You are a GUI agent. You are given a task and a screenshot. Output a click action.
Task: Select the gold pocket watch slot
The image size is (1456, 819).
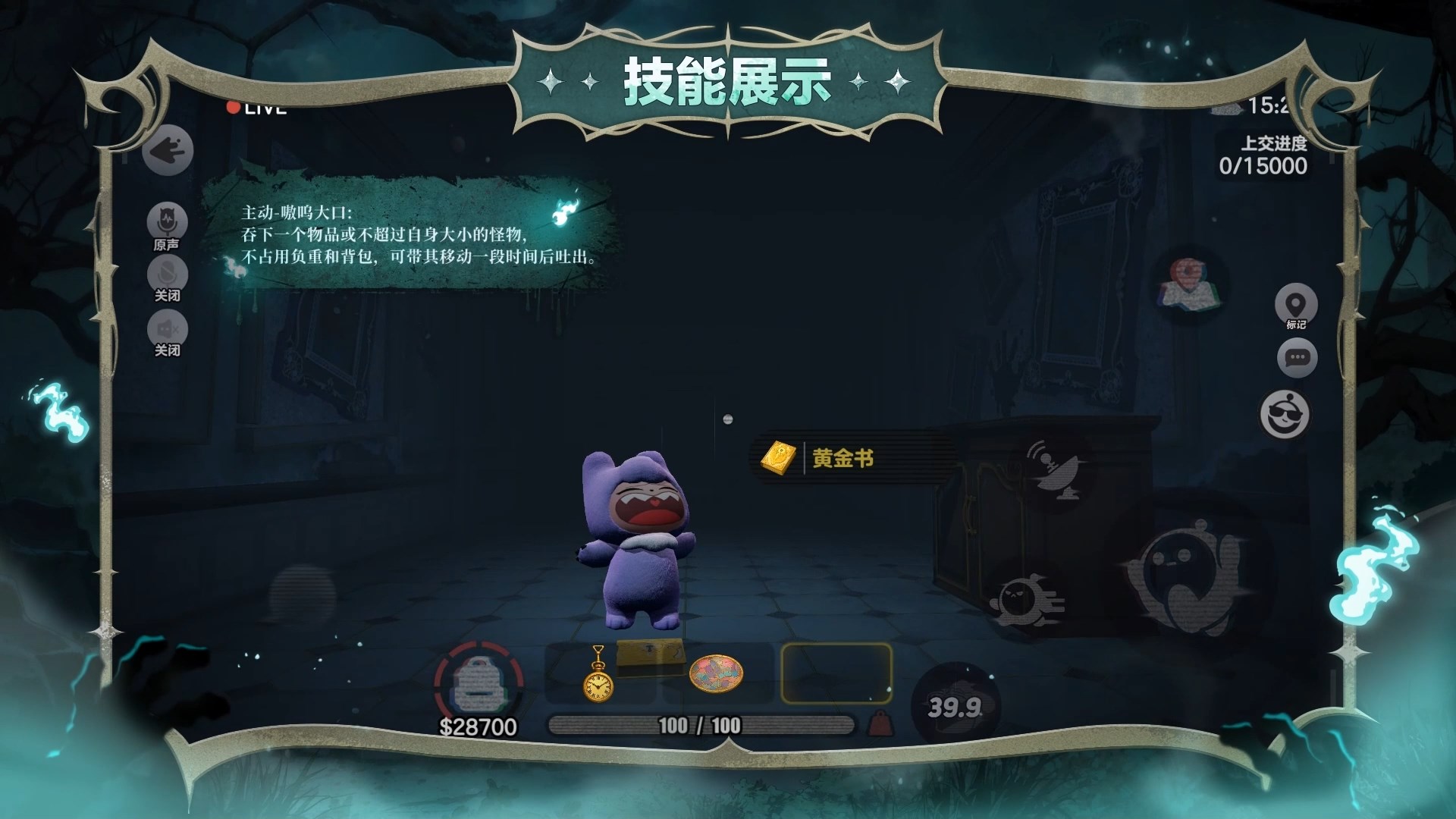tap(597, 674)
